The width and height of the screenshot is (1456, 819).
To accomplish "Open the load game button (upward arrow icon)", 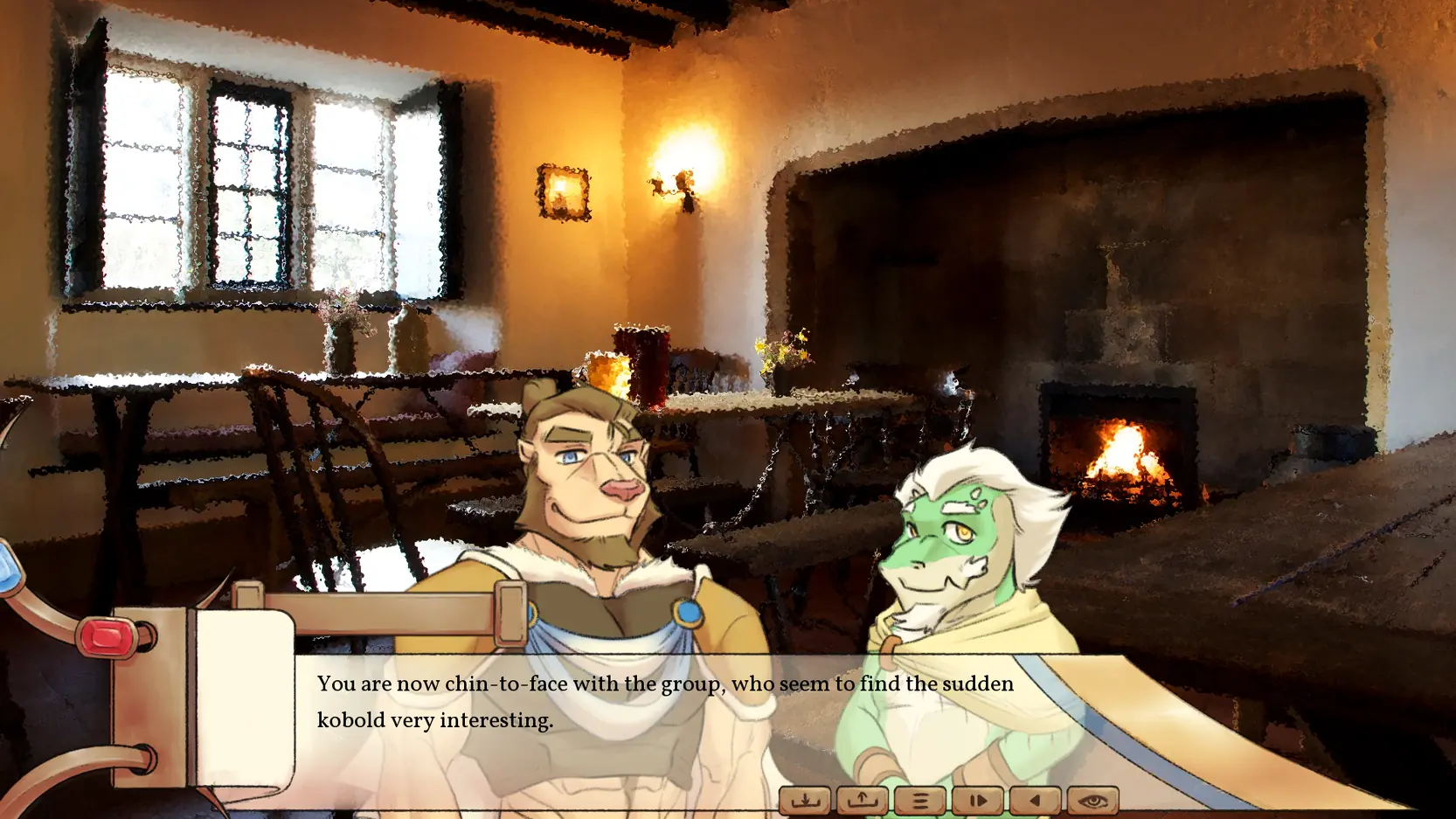I will (x=862, y=800).
